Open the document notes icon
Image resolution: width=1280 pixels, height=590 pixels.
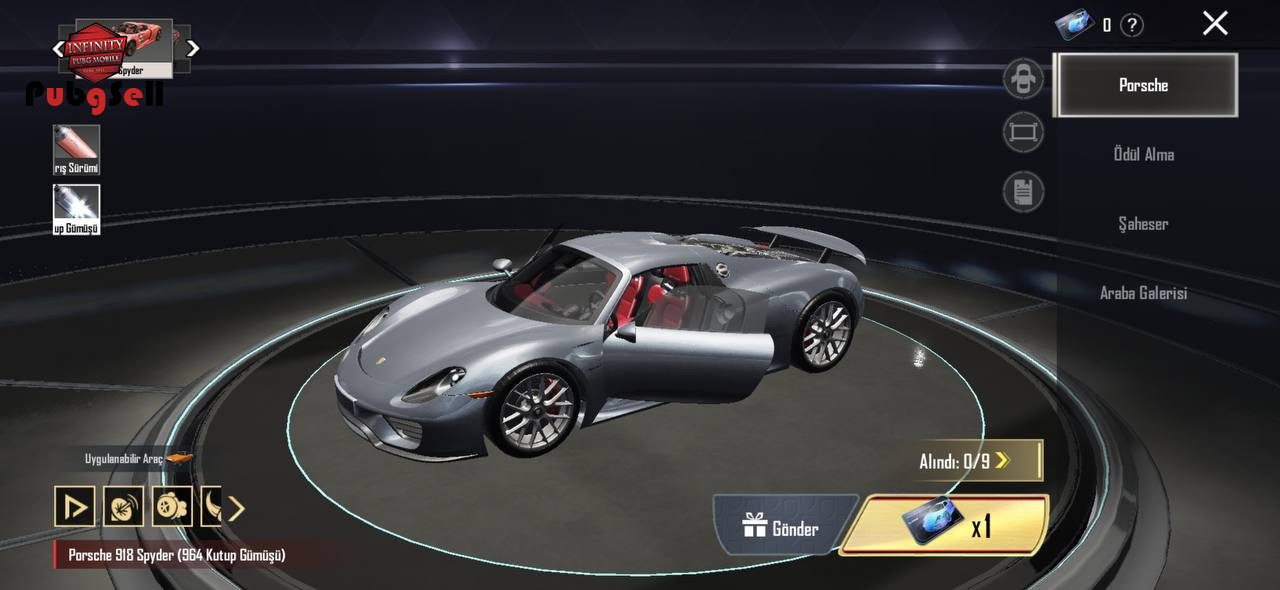pyautogui.click(x=1023, y=191)
